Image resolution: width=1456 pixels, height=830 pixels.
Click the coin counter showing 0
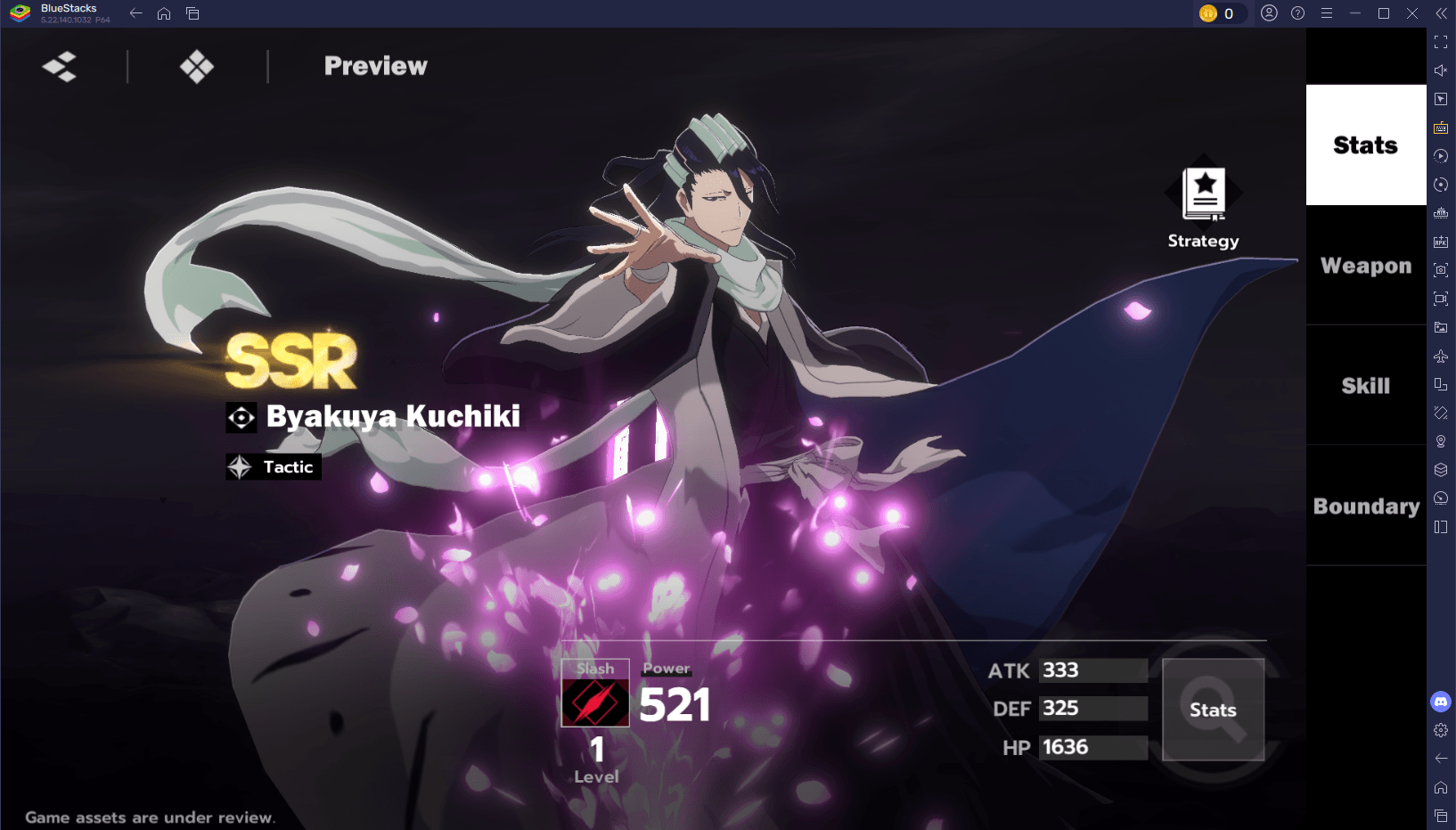pyautogui.click(x=1222, y=13)
